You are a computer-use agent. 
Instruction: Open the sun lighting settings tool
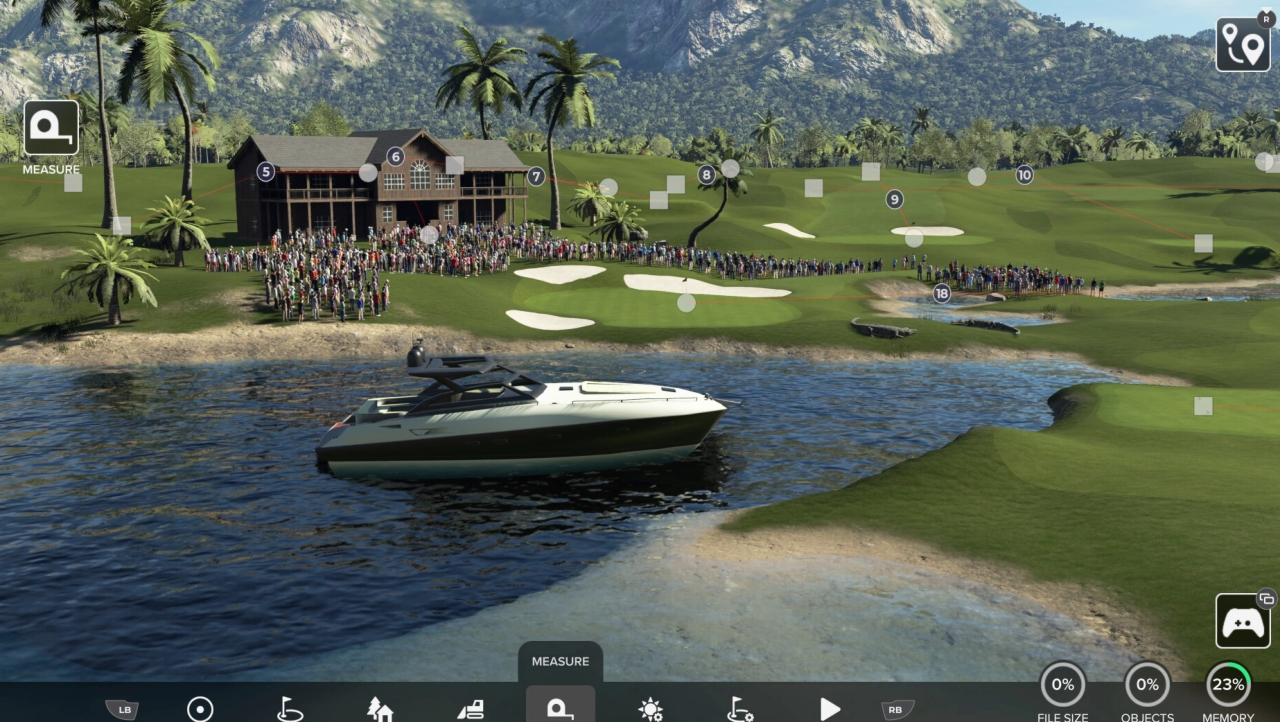coord(651,709)
